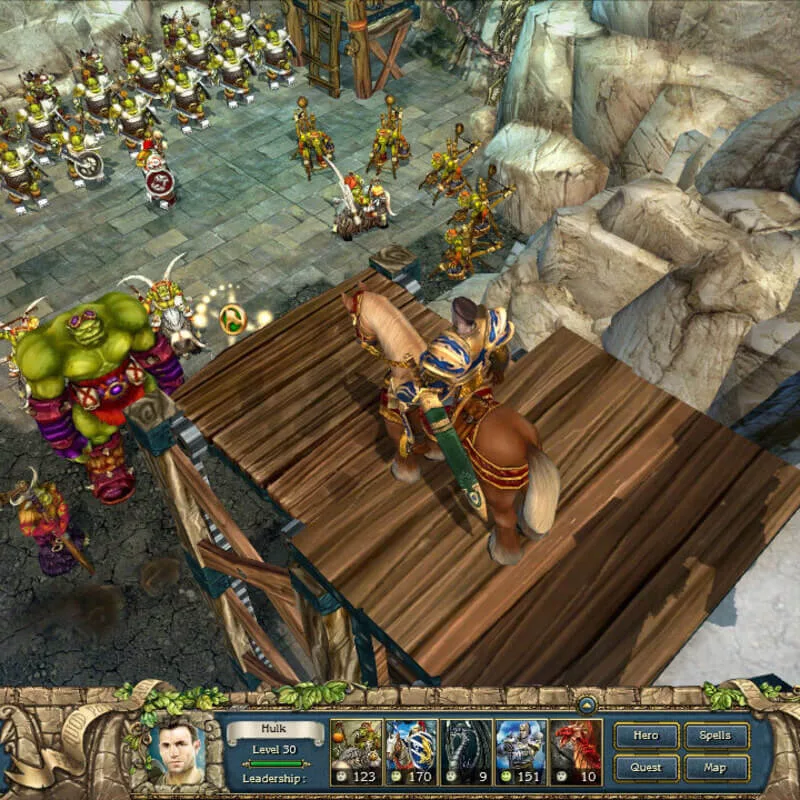The image size is (800, 800).
Task: Select the armored warrior troop with 151 units
Action: click(x=521, y=744)
